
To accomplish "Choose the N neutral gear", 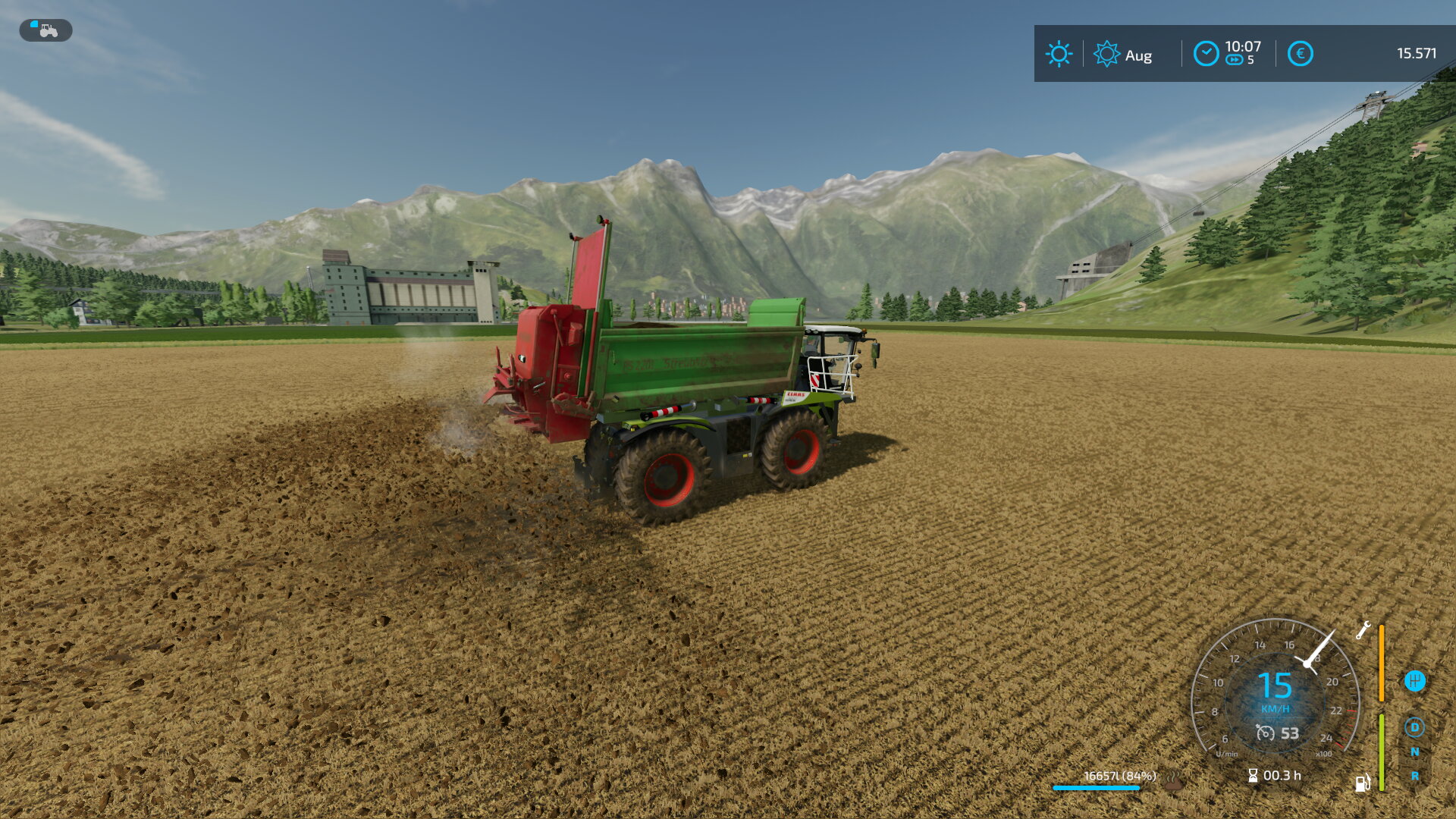I will [x=1414, y=752].
